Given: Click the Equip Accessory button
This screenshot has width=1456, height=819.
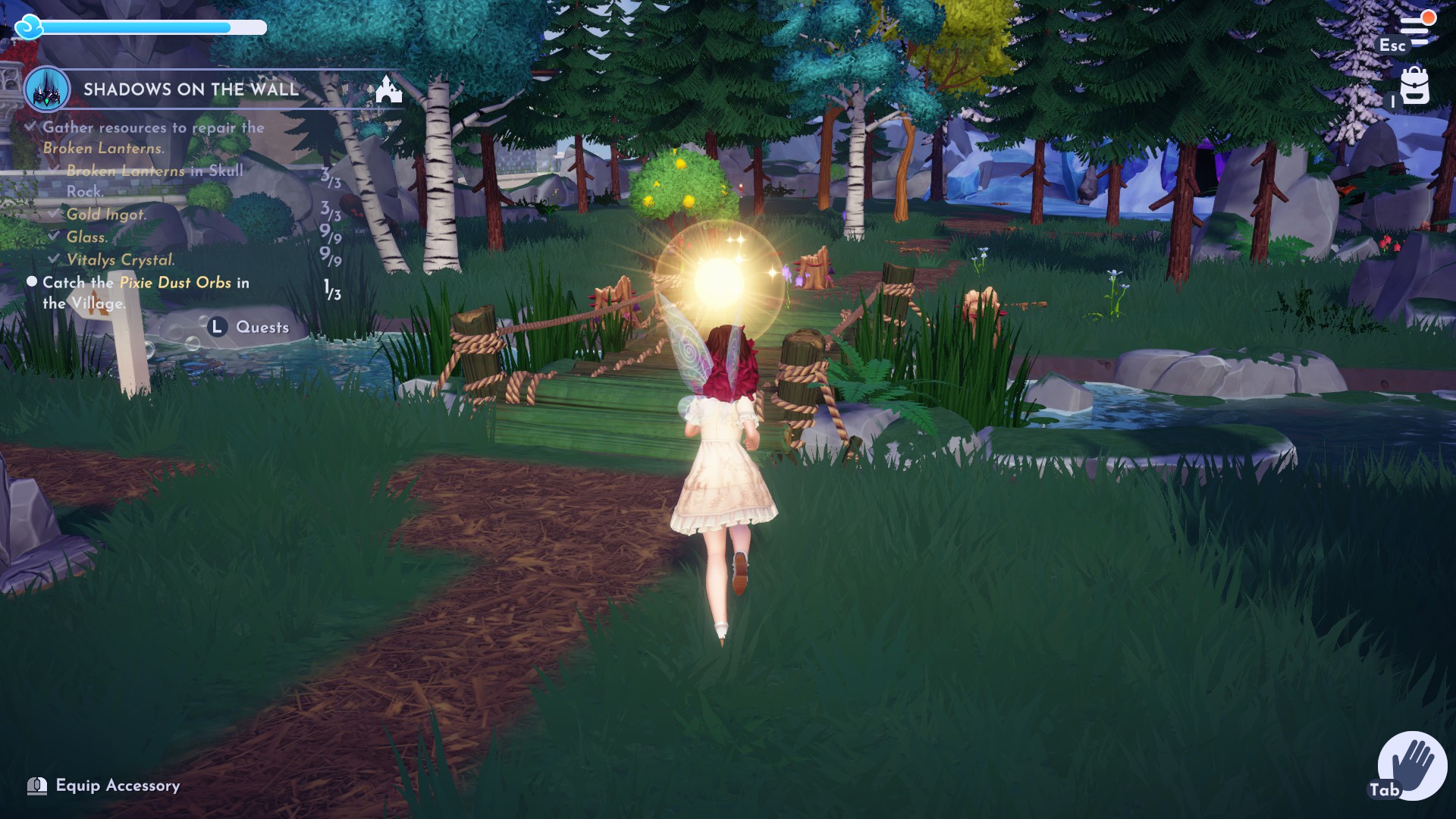Looking at the screenshot, I should (118, 786).
